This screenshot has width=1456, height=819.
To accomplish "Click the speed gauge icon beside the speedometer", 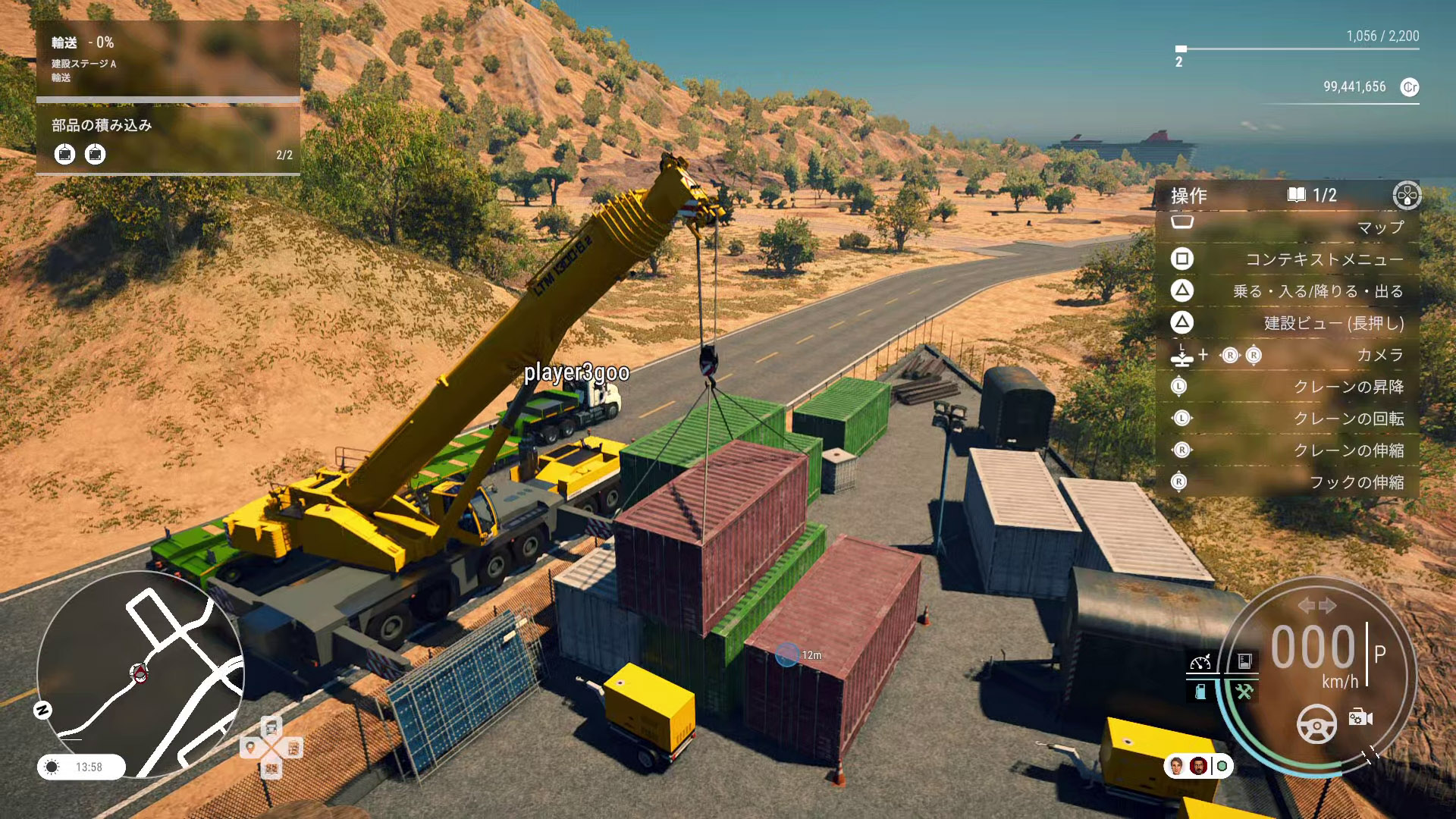I will pos(1200,662).
